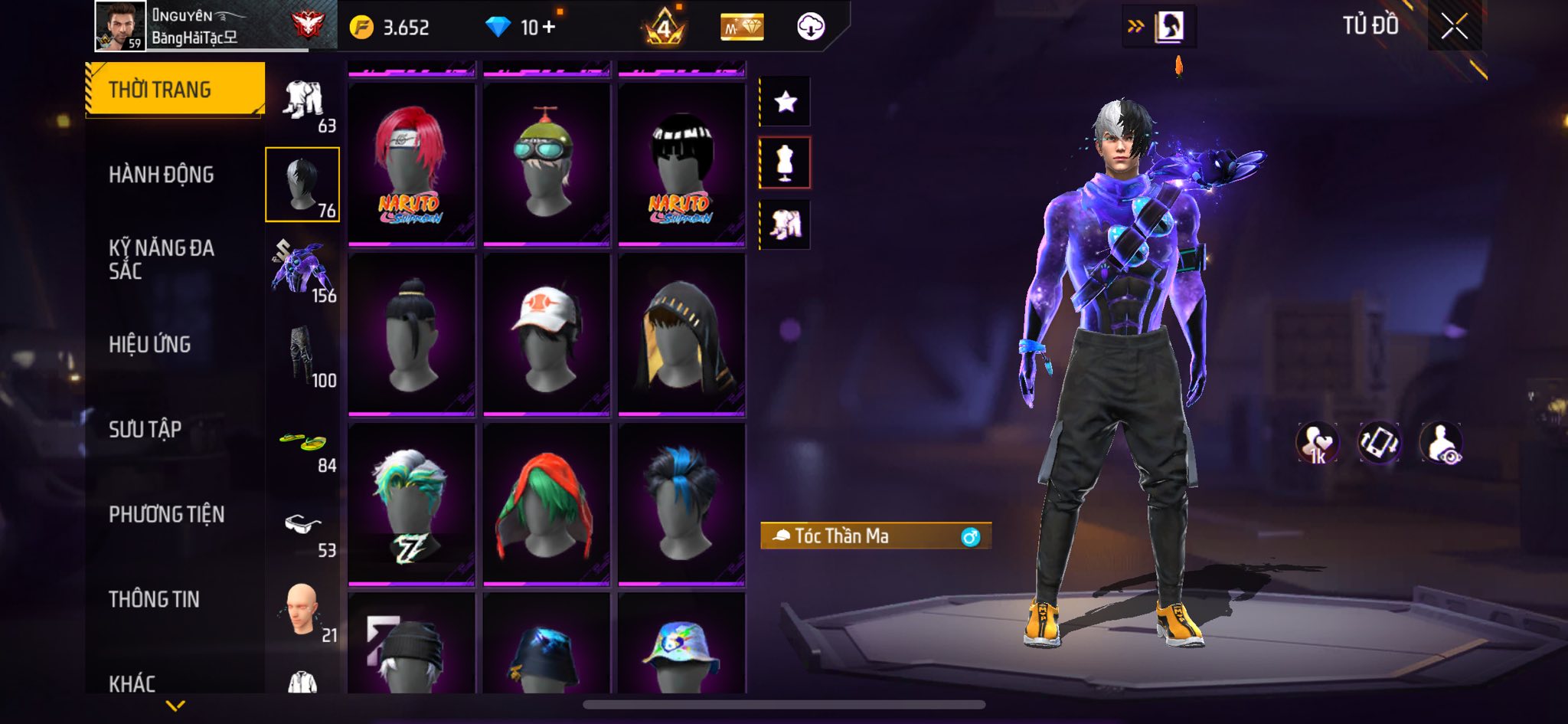This screenshot has width=1568, height=724.
Task: Open the flip-flops footwear category
Action: tap(303, 444)
